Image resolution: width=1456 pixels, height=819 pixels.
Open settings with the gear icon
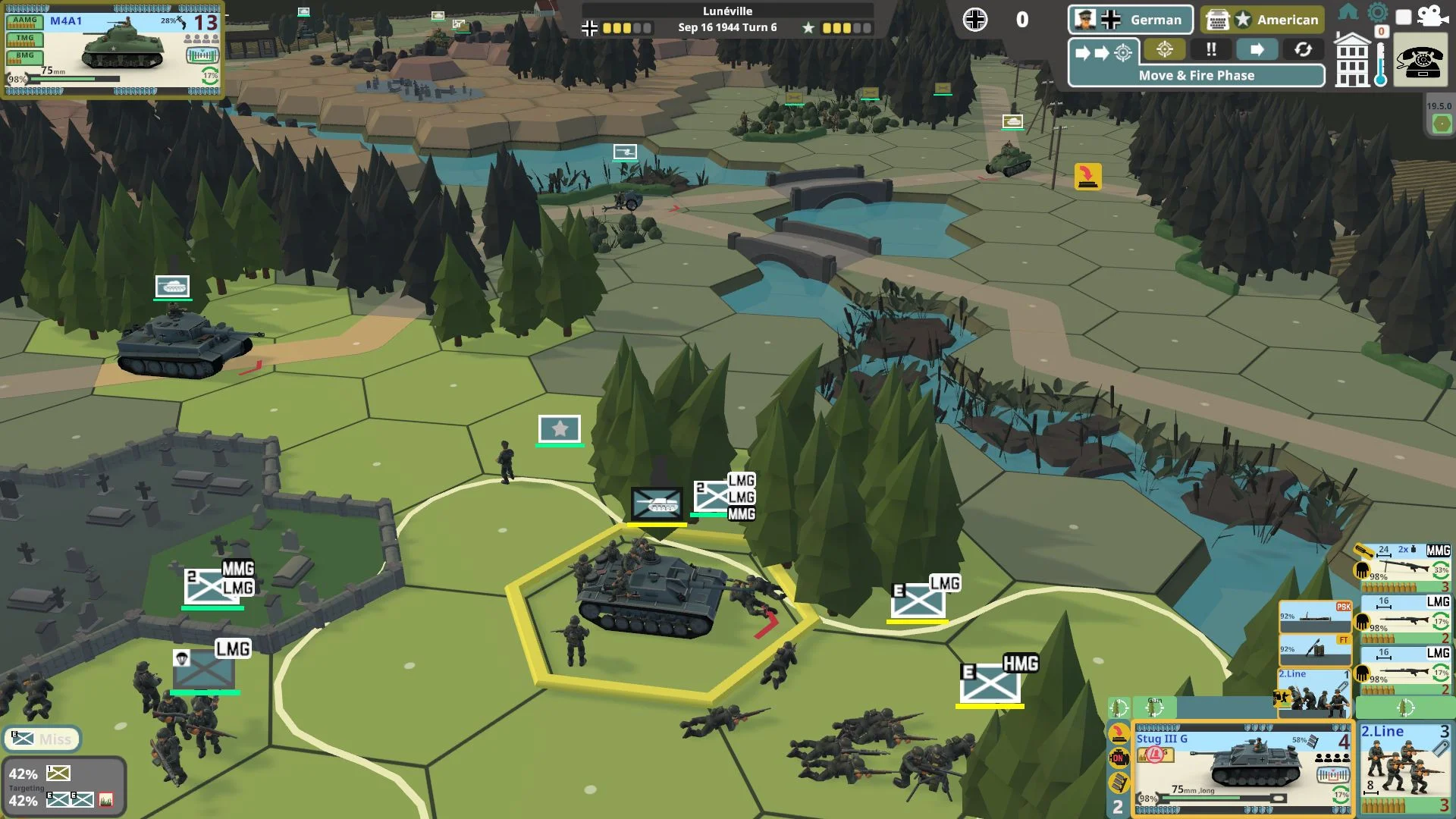[x=1377, y=12]
